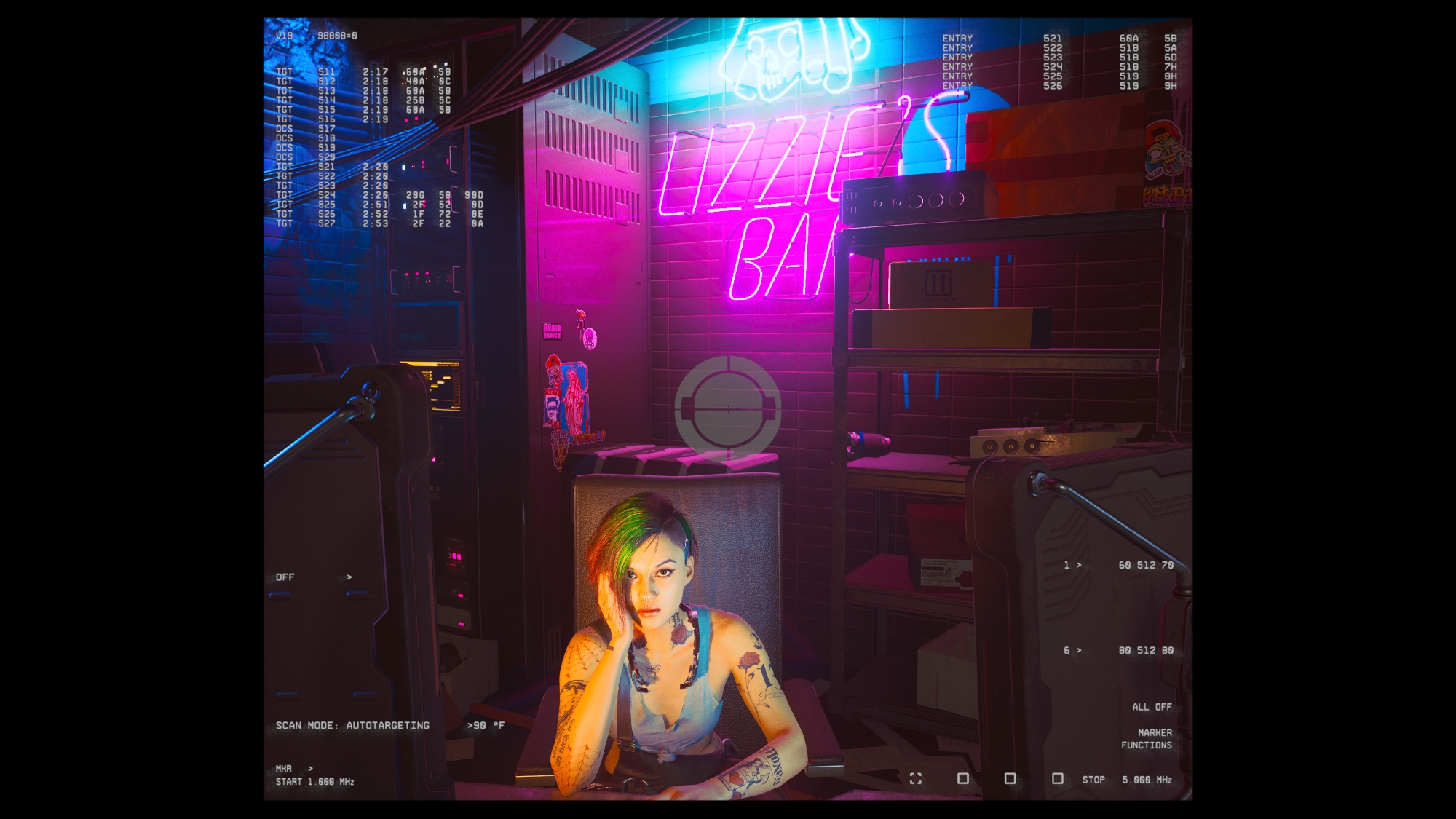Open MARKER FUNCTIONS
This screenshot has width=1456, height=819.
click(1147, 739)
